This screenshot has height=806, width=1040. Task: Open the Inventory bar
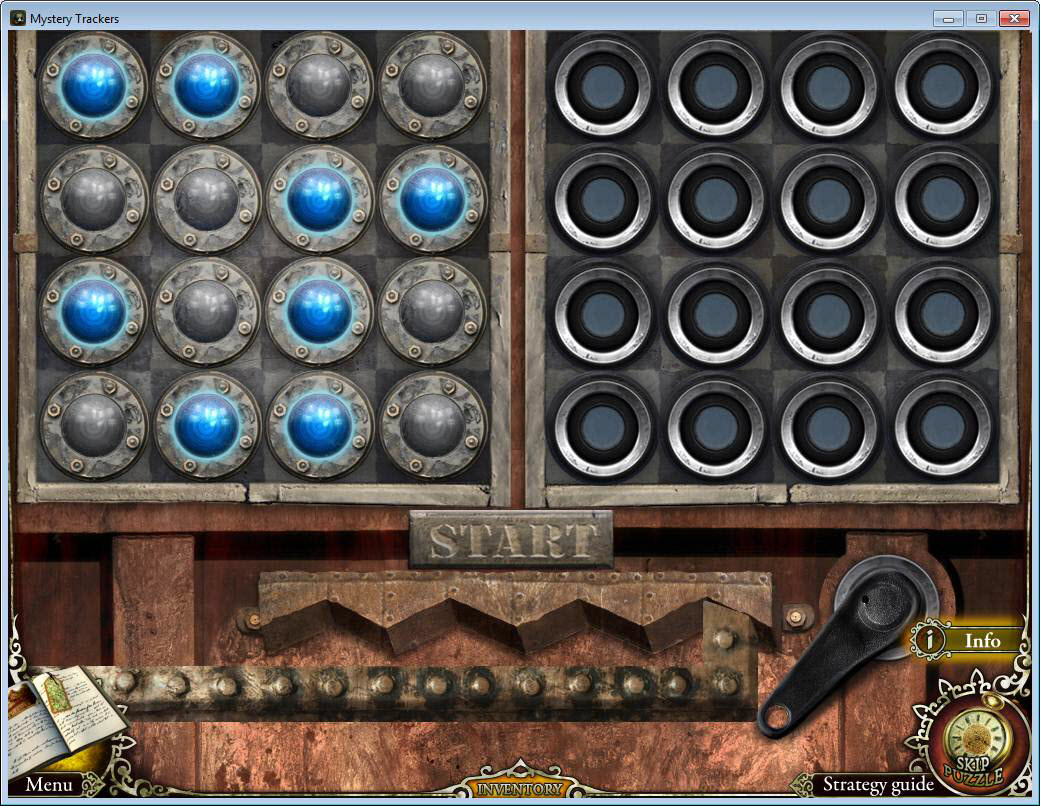[x=519, y=788]
